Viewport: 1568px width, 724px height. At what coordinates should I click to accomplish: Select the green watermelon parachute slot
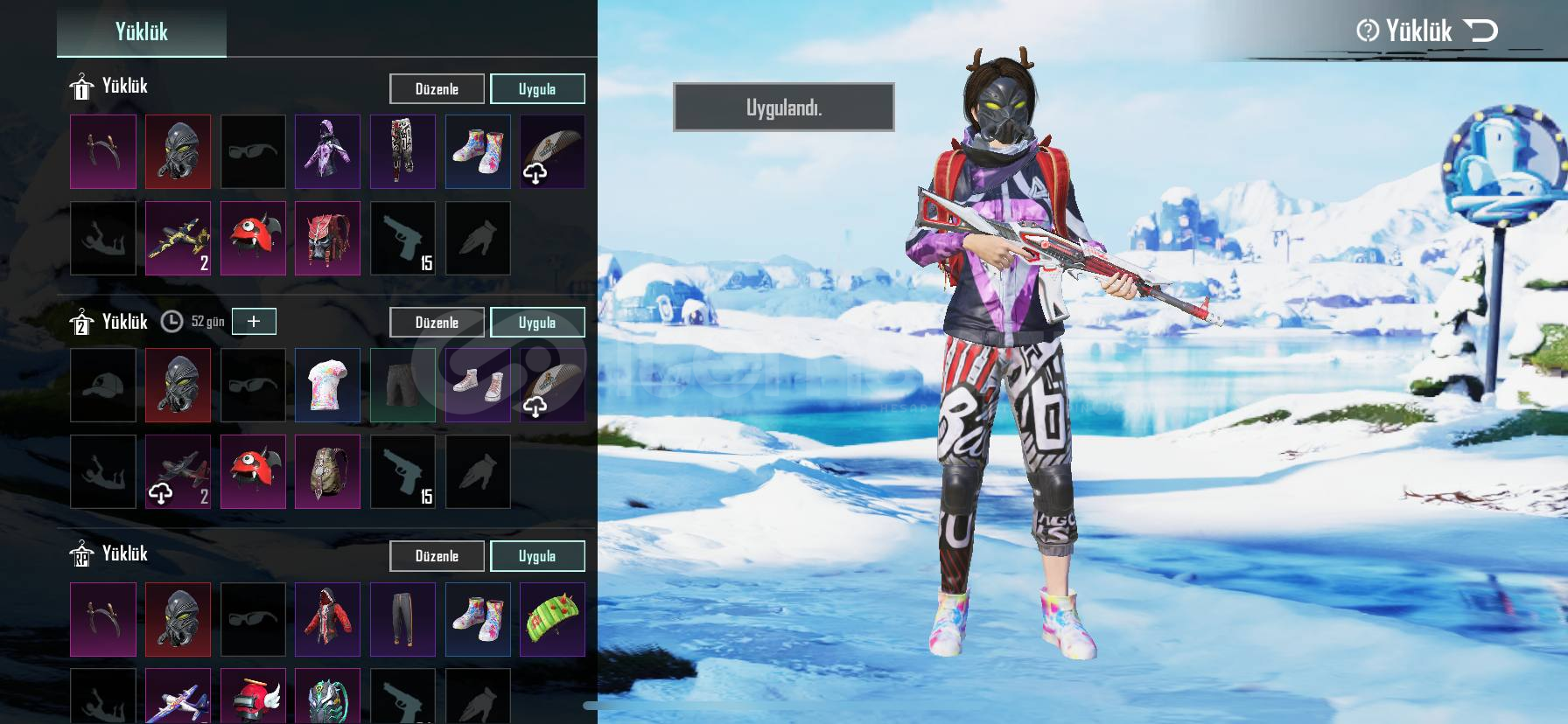[x=552, y=619]
